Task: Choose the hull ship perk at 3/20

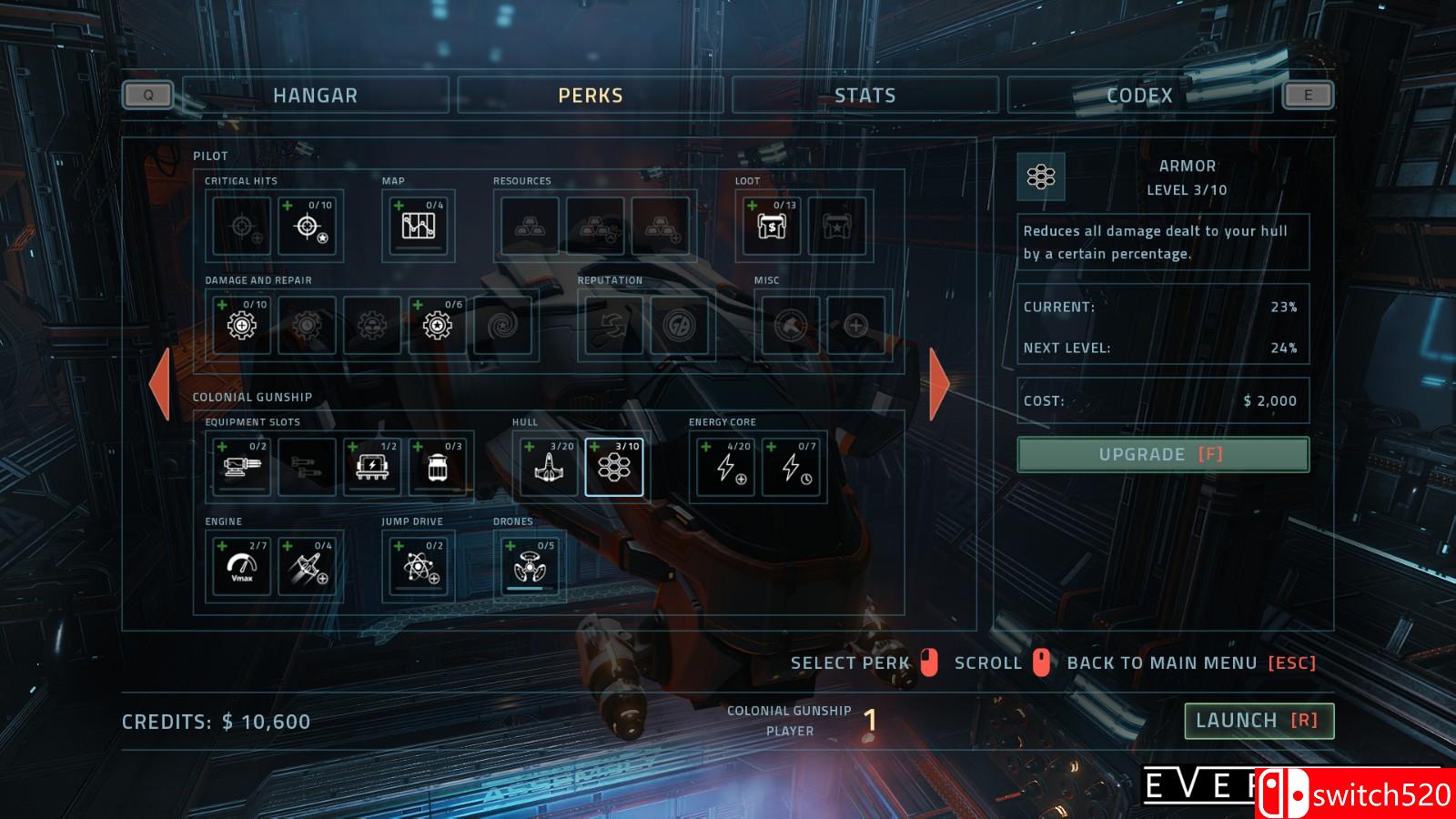Action: pyautogui.click(x=548, y=467)
